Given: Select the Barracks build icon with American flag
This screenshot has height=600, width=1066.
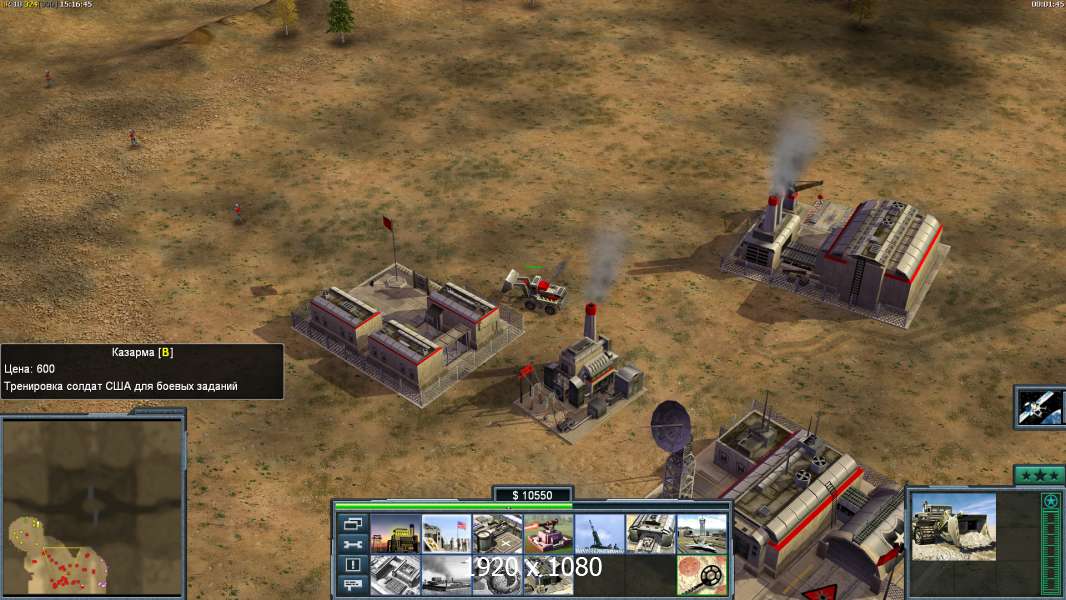Looking at the screenshot, I should coord(446,534).
